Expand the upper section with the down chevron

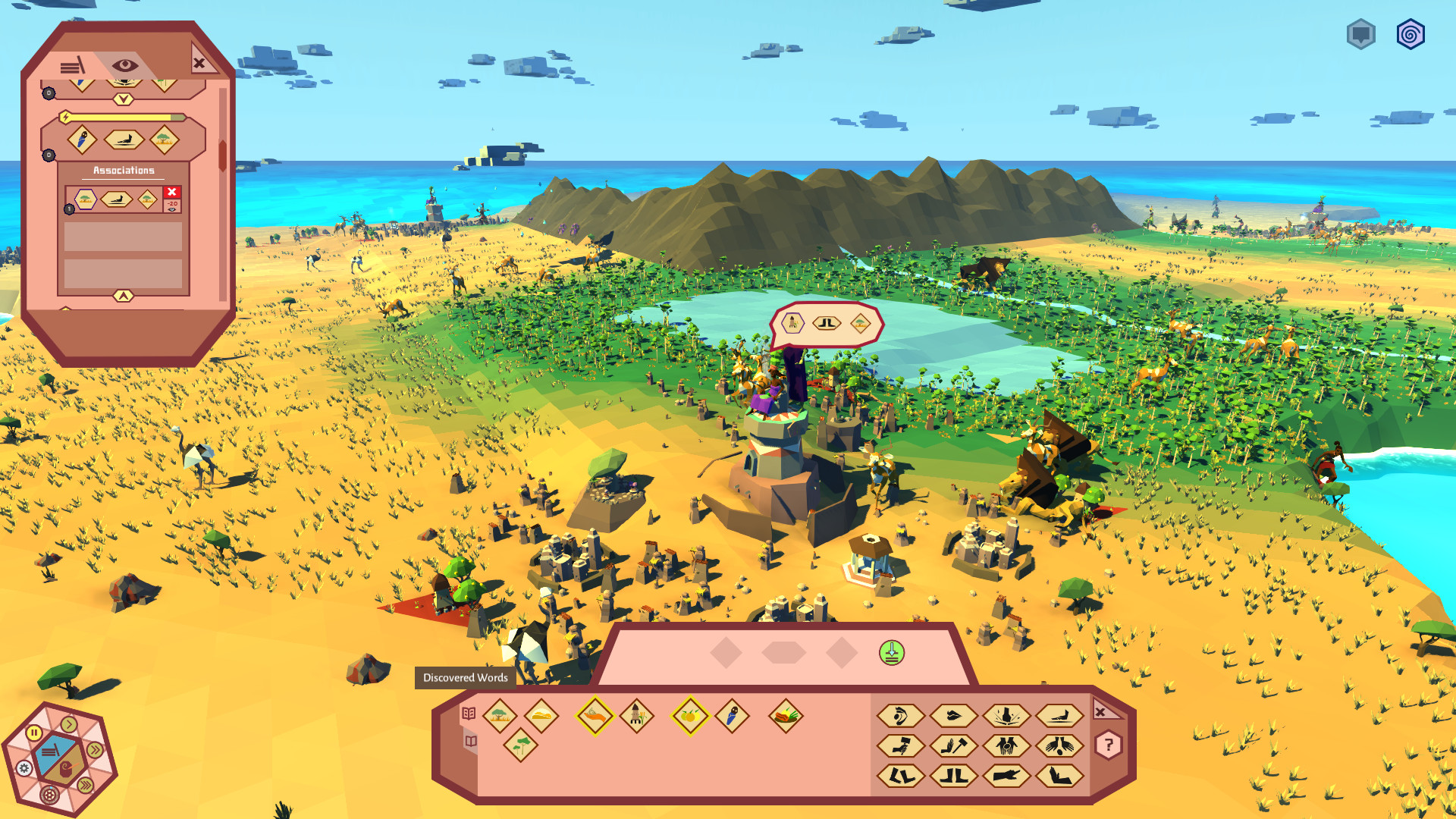[124, 98]
